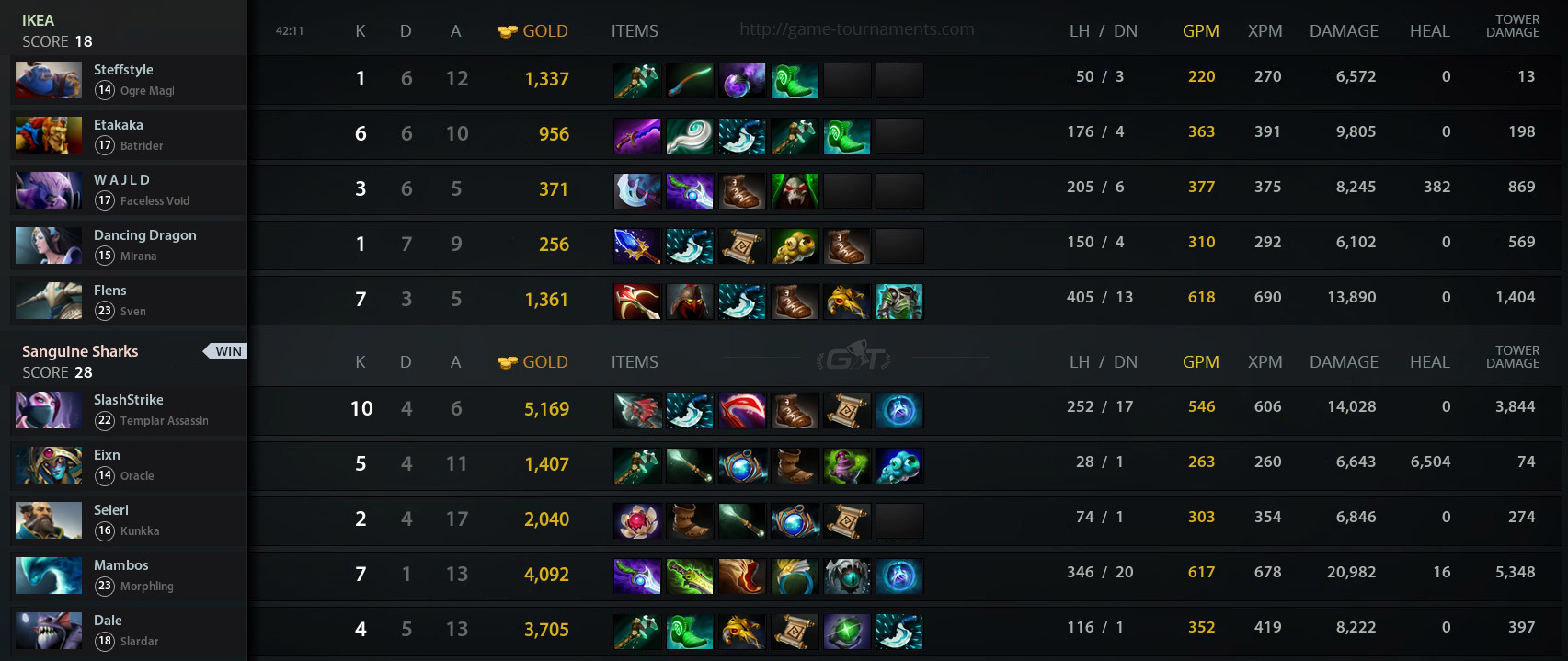The width and height of the screenshot is (1568, 661).
Task: Choose Dale's Slardar hero portrait
Action: click(48, 631)
